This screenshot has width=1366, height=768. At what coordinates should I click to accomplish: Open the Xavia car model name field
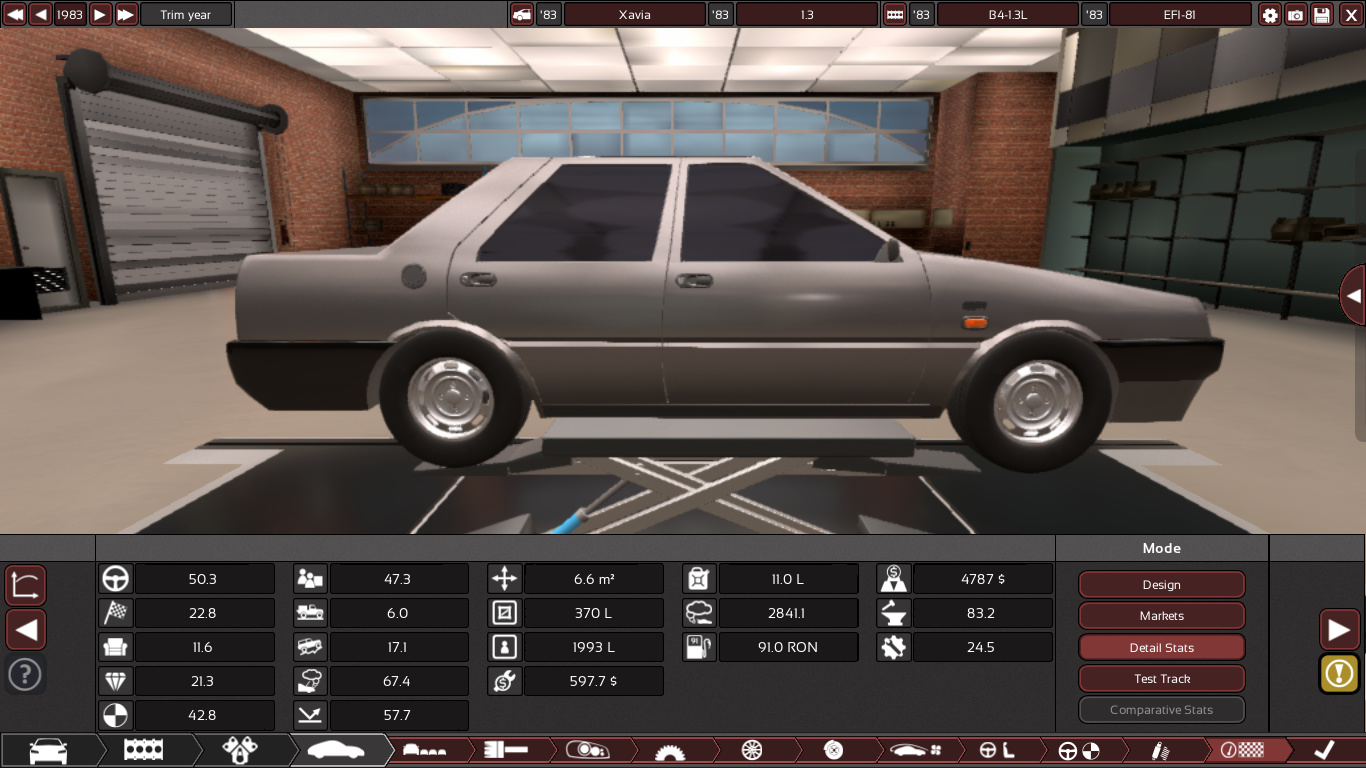coord(634,15)
